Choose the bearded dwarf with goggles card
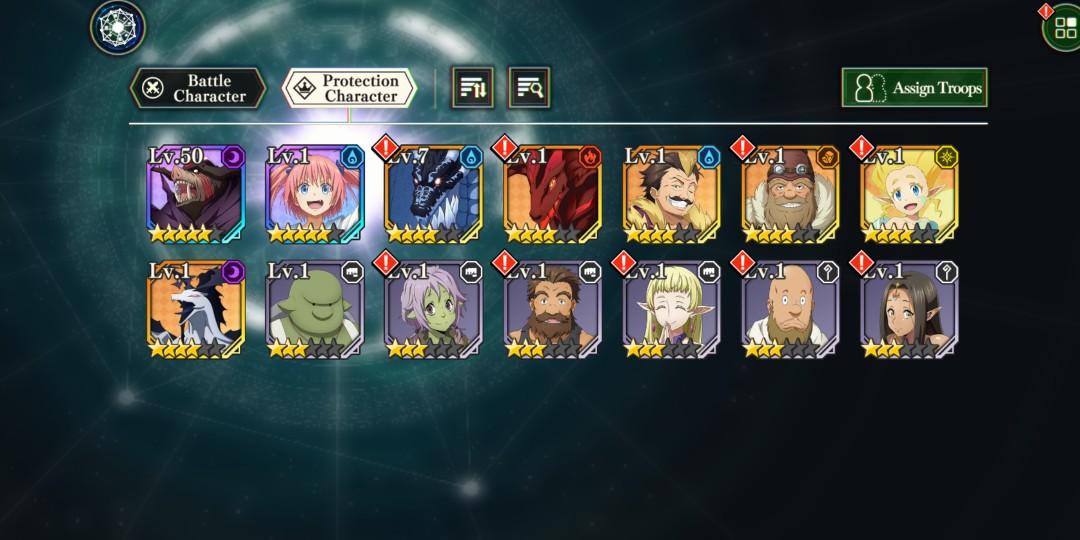The height and width of the screenshot is (540, 1080). tap(791, 195)
